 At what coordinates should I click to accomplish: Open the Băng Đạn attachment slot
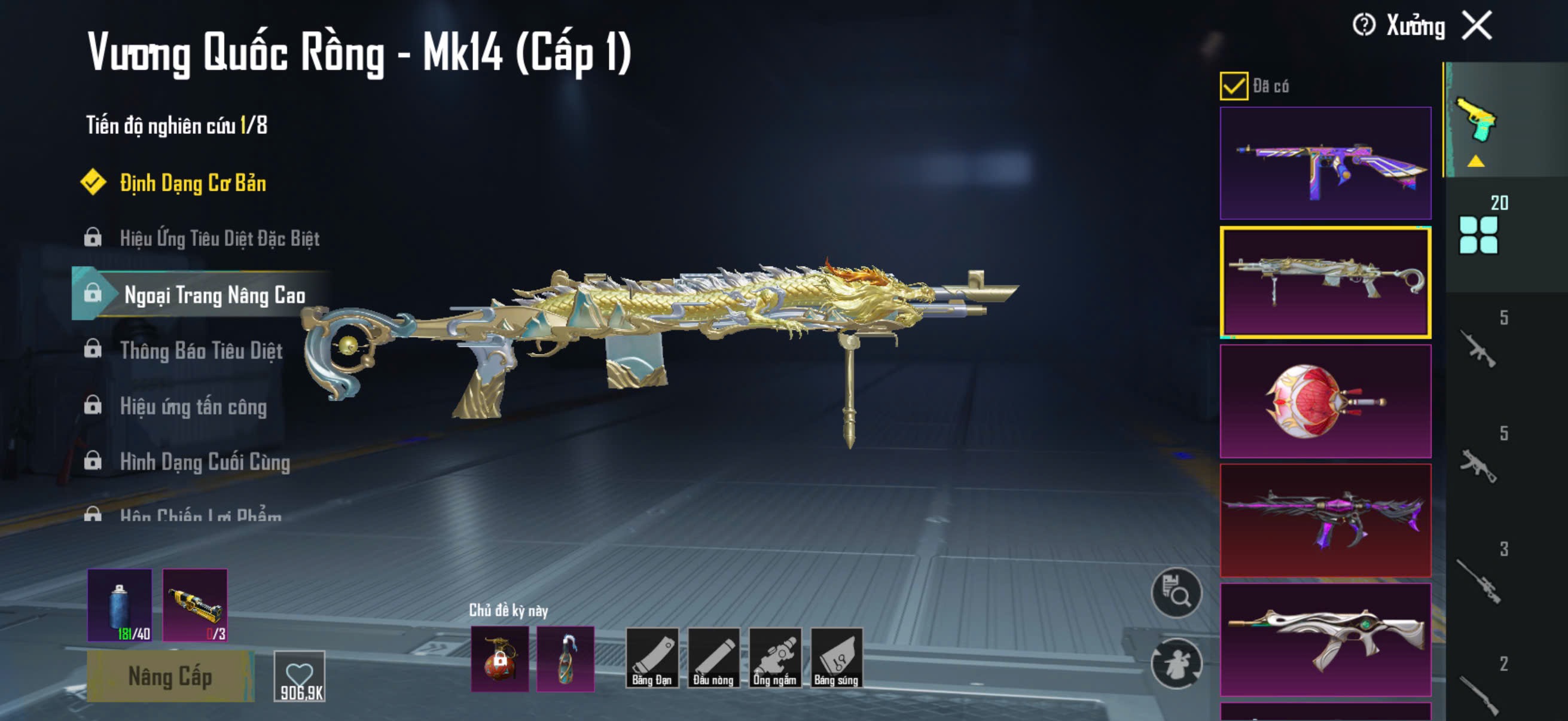[651, 658]
